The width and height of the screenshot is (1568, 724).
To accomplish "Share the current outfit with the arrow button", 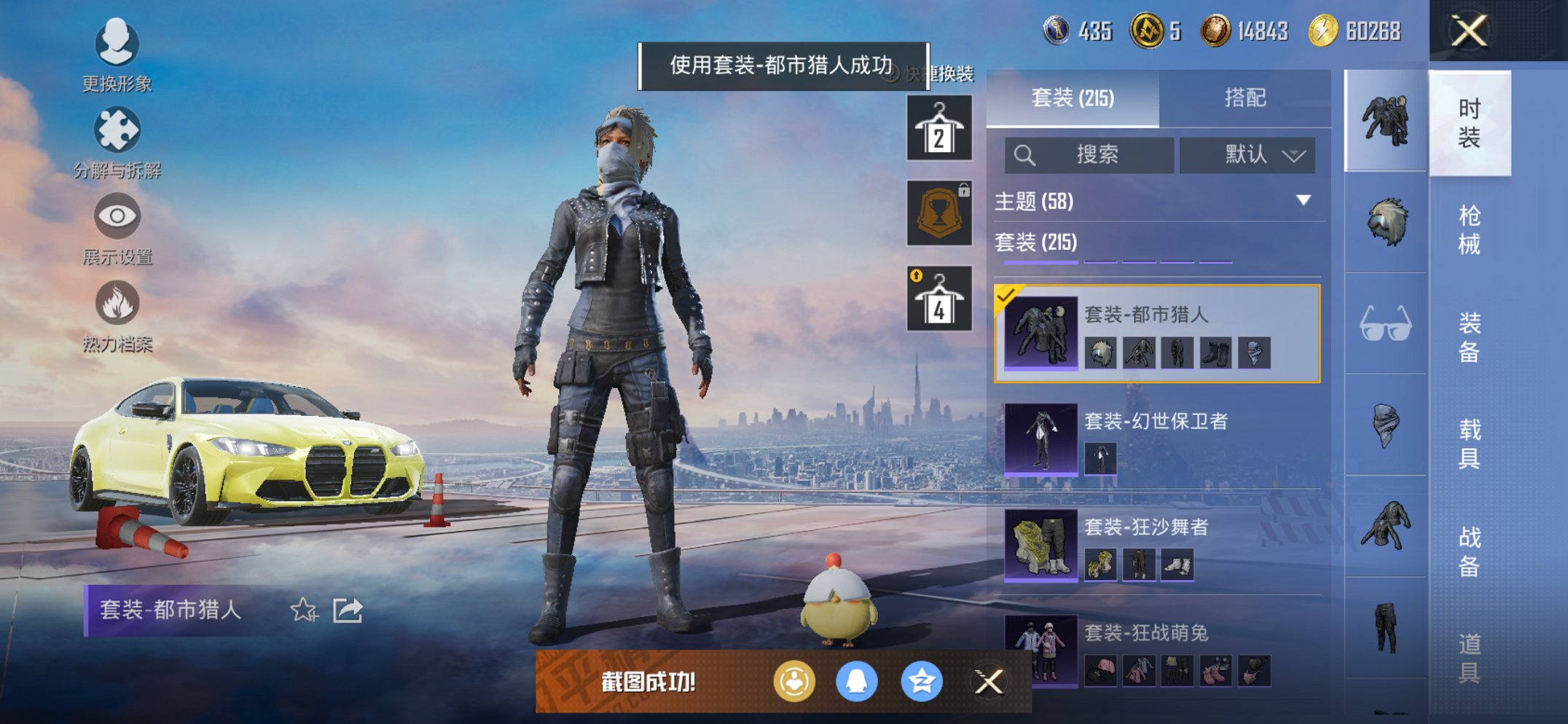I will pyautogui.click(x=349, y=610).
